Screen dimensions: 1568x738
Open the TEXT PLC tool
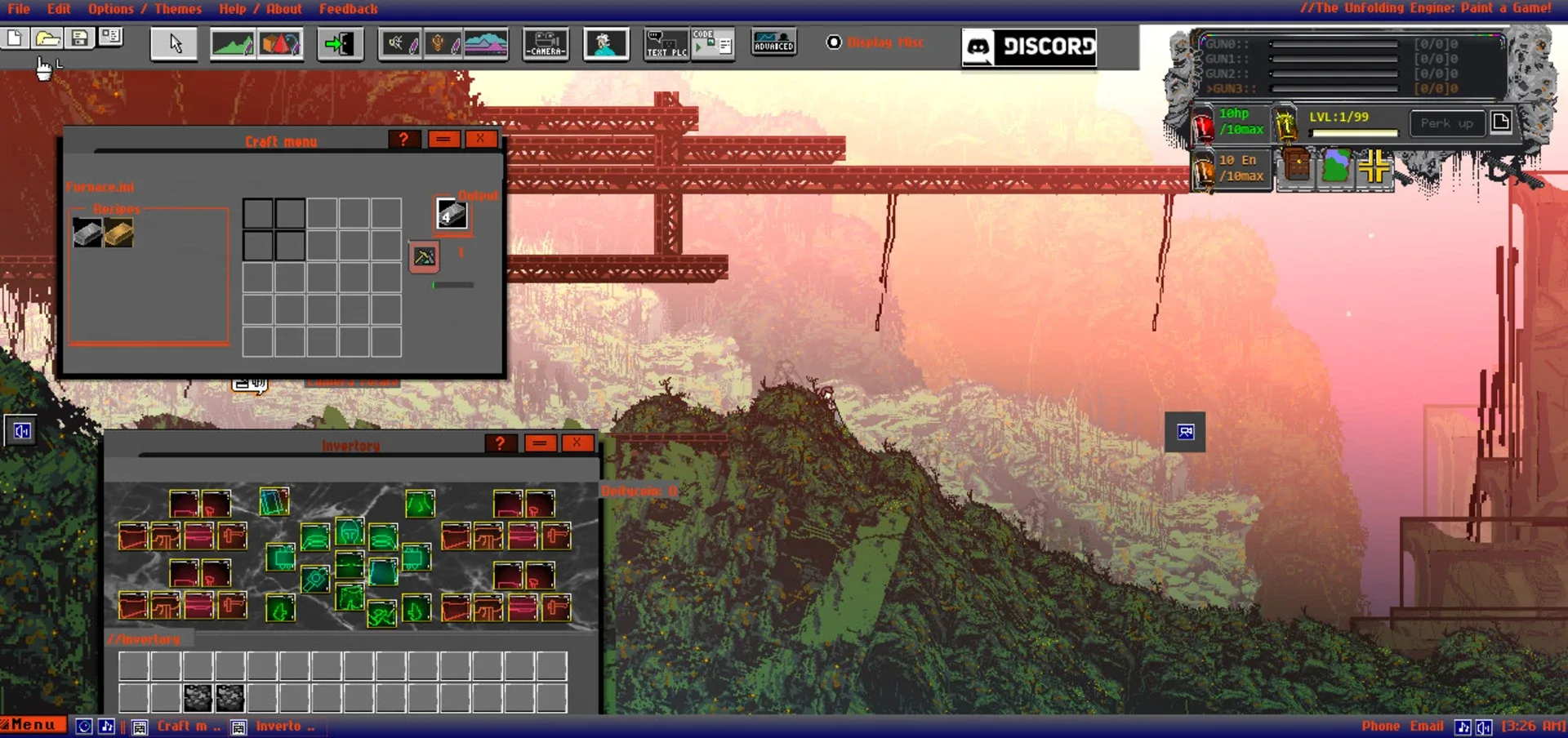665,45
